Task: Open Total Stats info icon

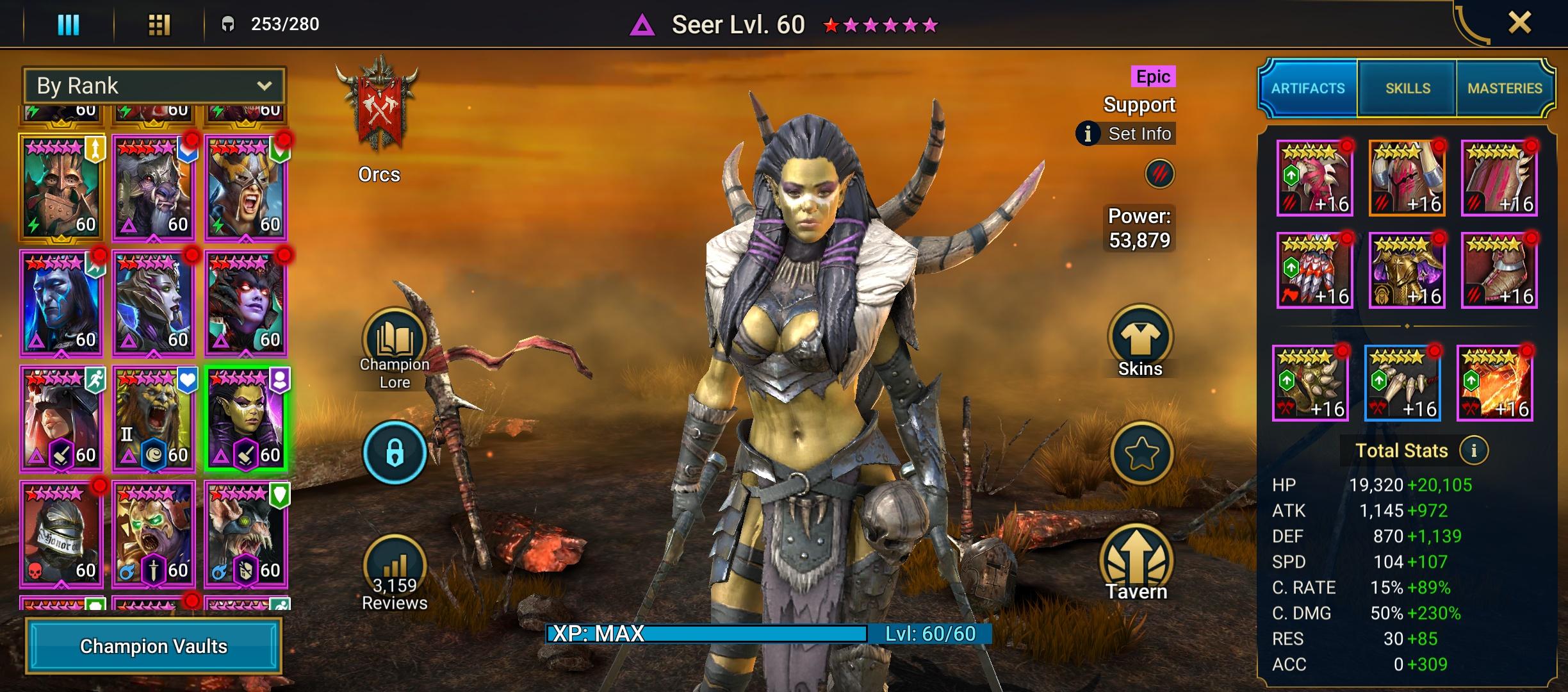Action: tap(1473, 451)
